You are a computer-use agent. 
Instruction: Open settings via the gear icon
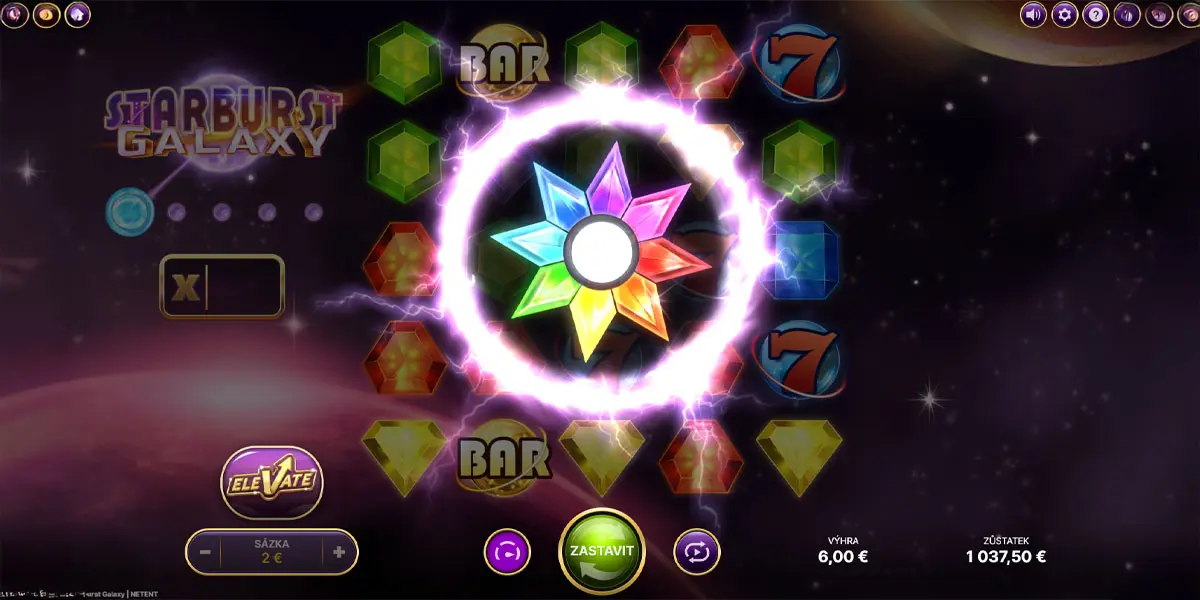click(1064, 15)
